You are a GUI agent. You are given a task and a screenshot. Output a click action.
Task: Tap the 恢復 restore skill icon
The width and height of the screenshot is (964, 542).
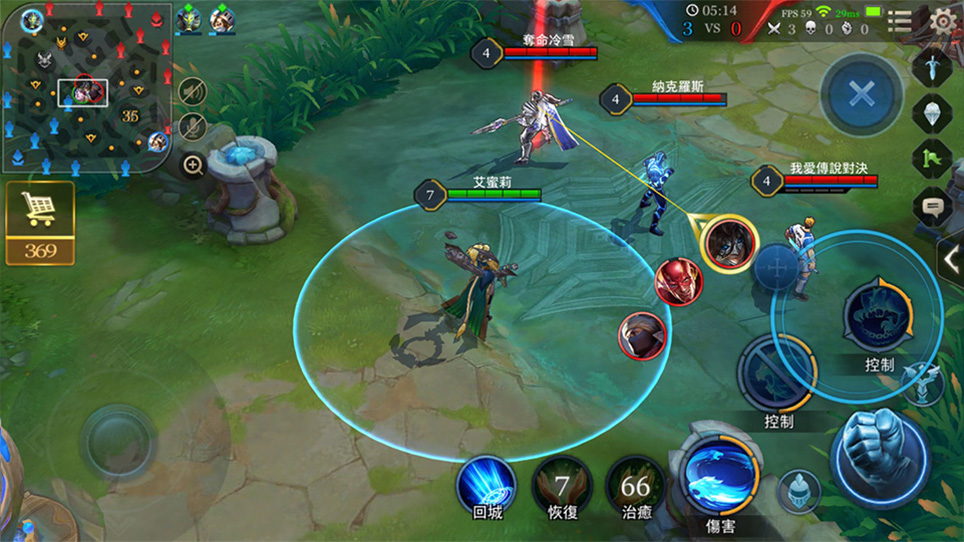(561, 486)
